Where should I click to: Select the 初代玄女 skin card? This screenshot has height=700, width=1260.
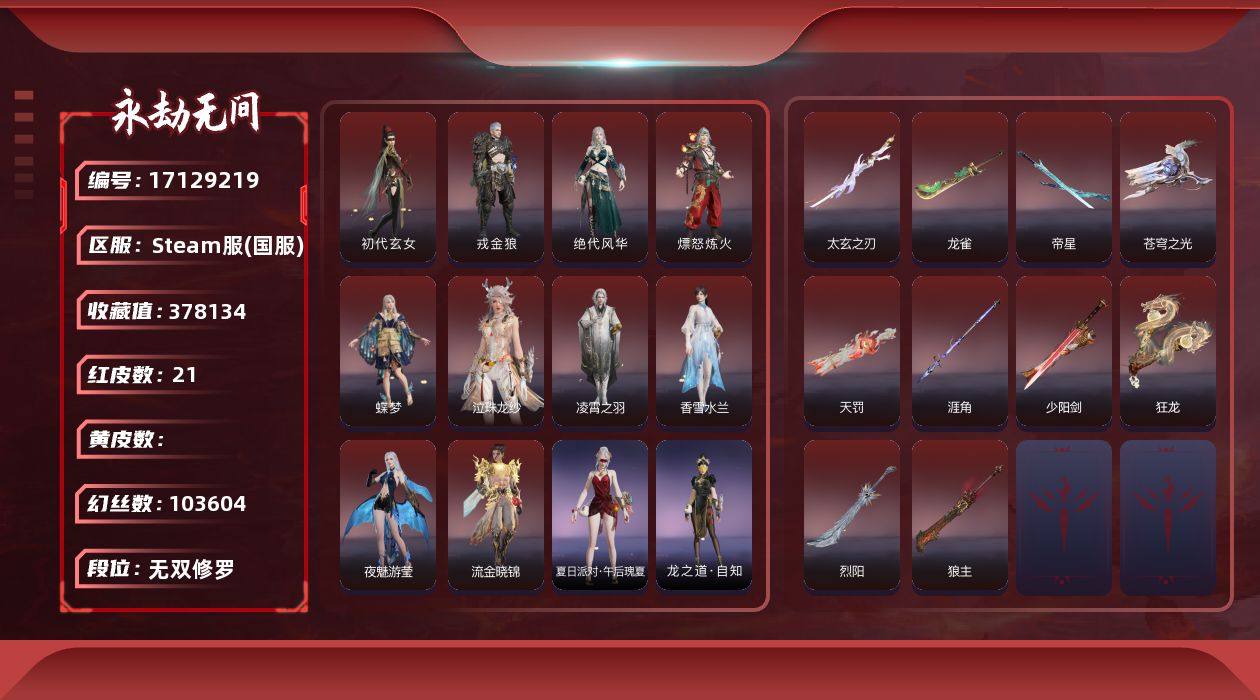pos(388,187)
